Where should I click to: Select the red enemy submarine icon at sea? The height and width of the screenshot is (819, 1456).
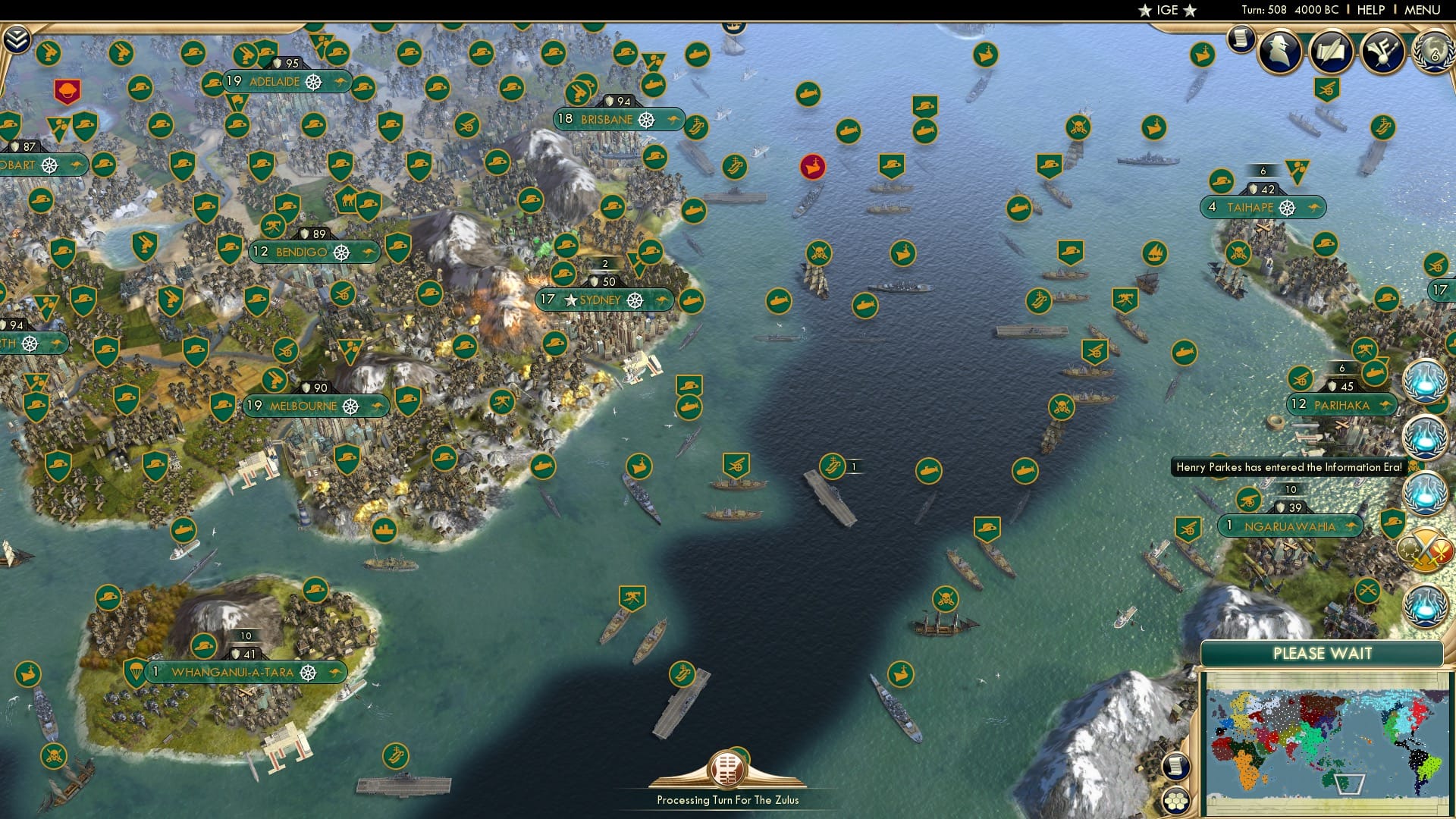click(x=811, y=168)
